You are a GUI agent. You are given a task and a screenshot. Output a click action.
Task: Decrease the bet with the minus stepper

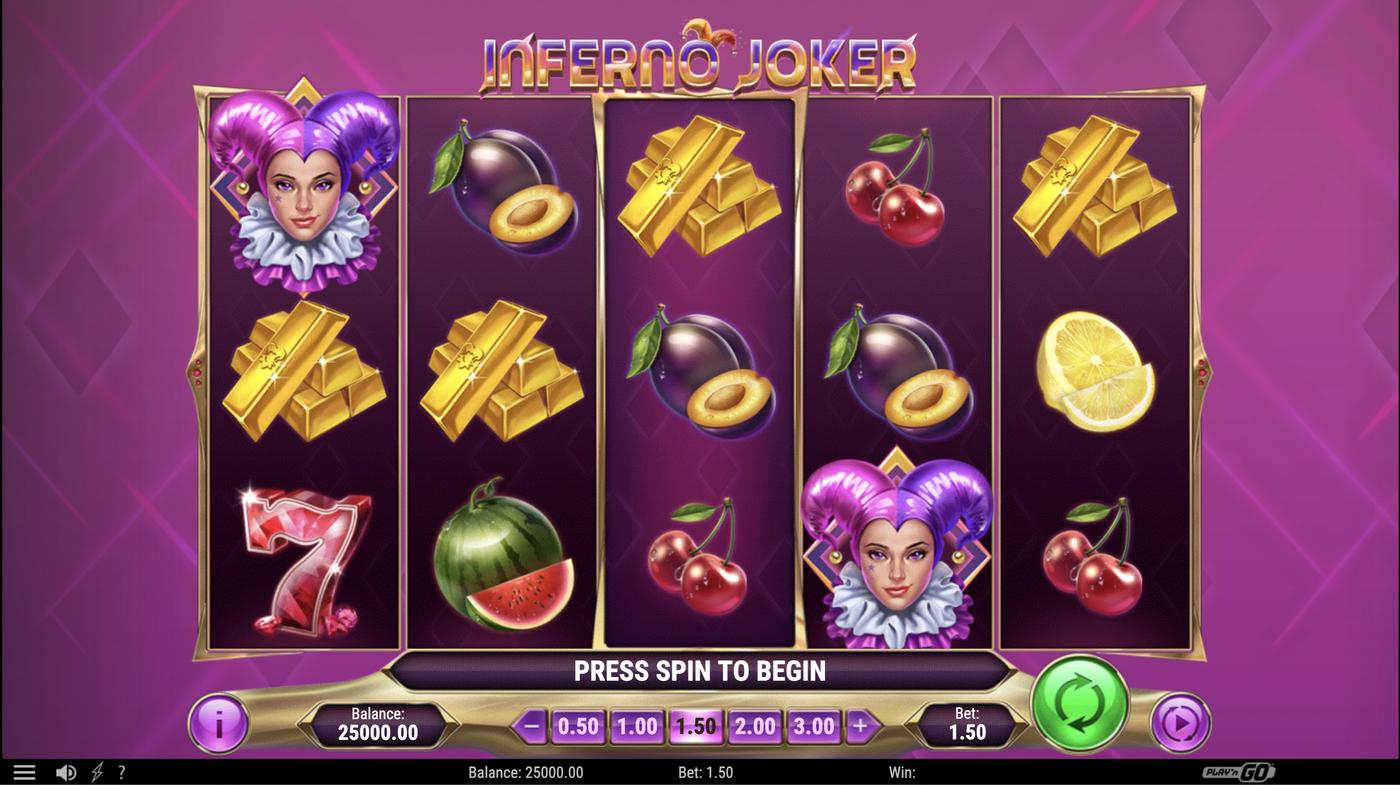coord(531,725)
